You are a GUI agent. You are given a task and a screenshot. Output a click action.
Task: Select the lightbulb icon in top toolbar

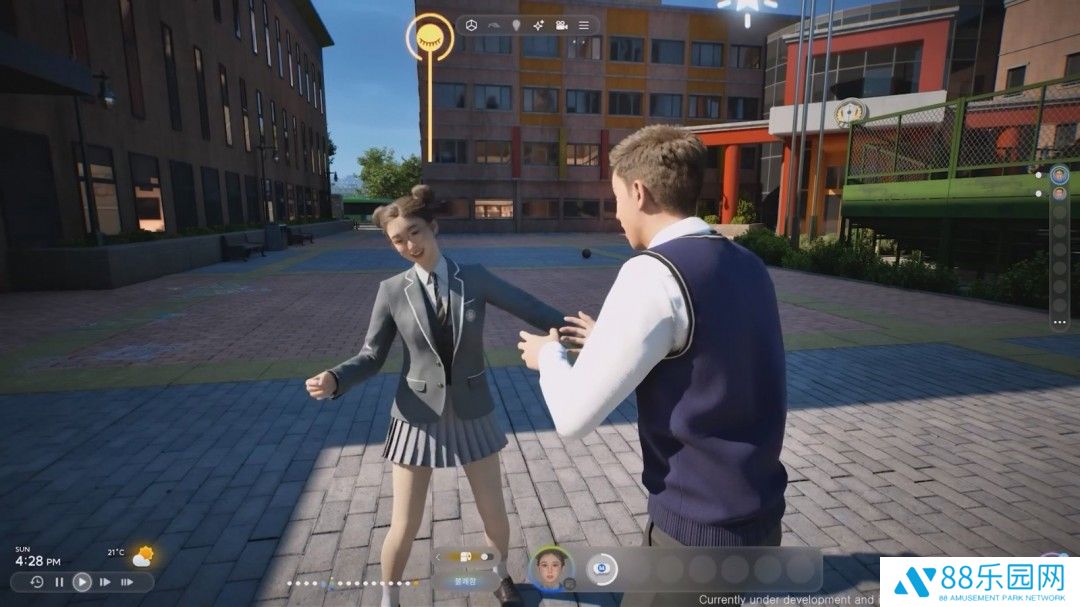[517, 25]
